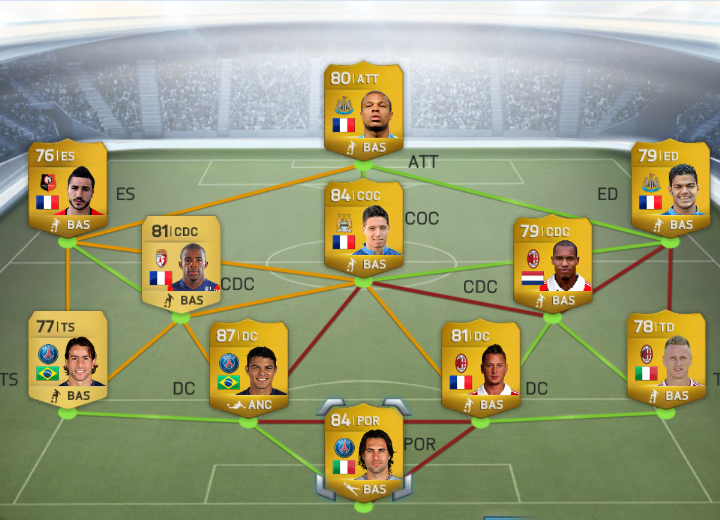Select the 80-rated ATT striker card
This screenshot has width=720, height=520.
pyautogui.click(x=363, y=108)
